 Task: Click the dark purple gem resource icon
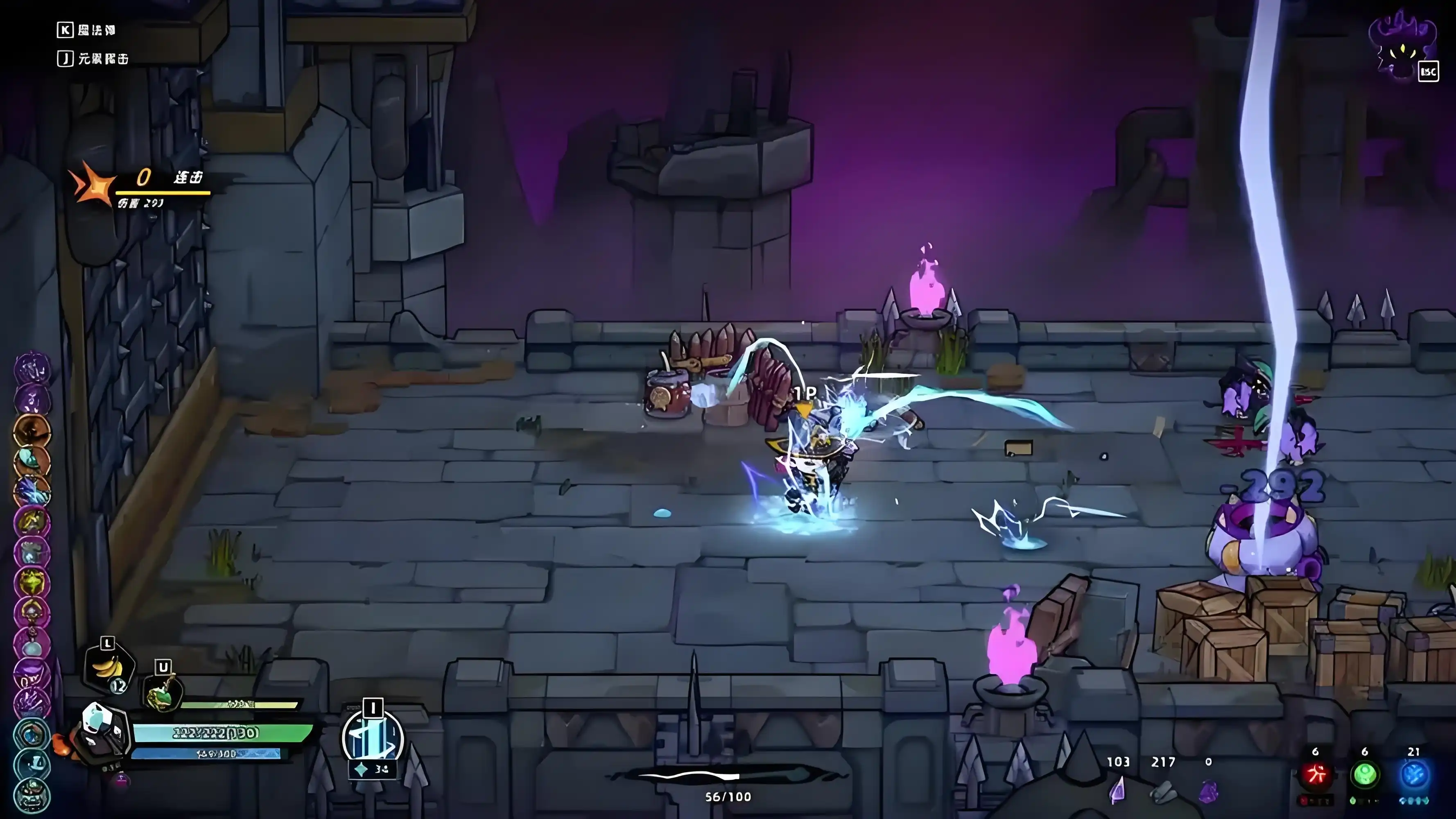pos(1208,791)
